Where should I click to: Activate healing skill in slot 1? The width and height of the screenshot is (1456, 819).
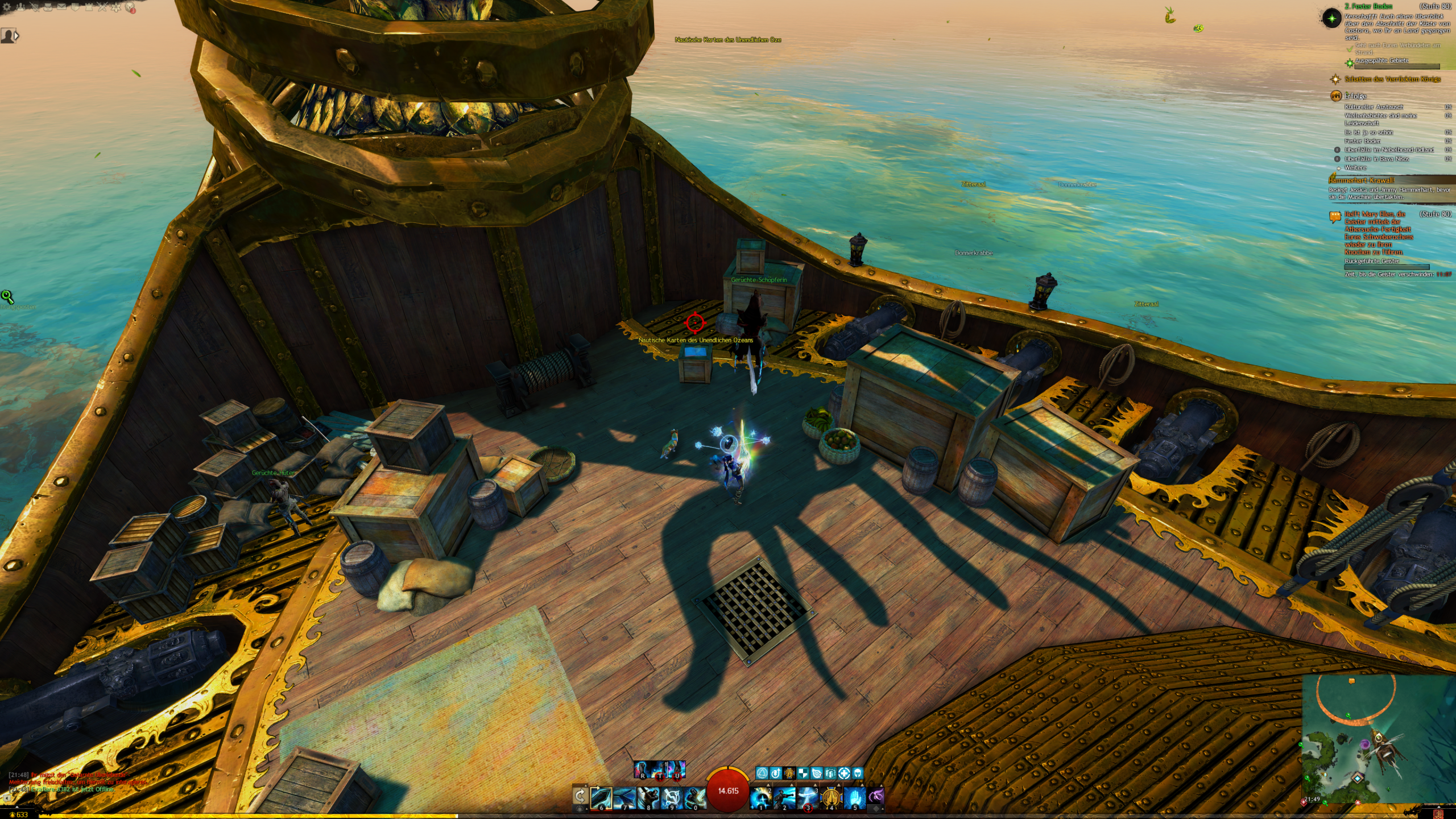[760, 798]
